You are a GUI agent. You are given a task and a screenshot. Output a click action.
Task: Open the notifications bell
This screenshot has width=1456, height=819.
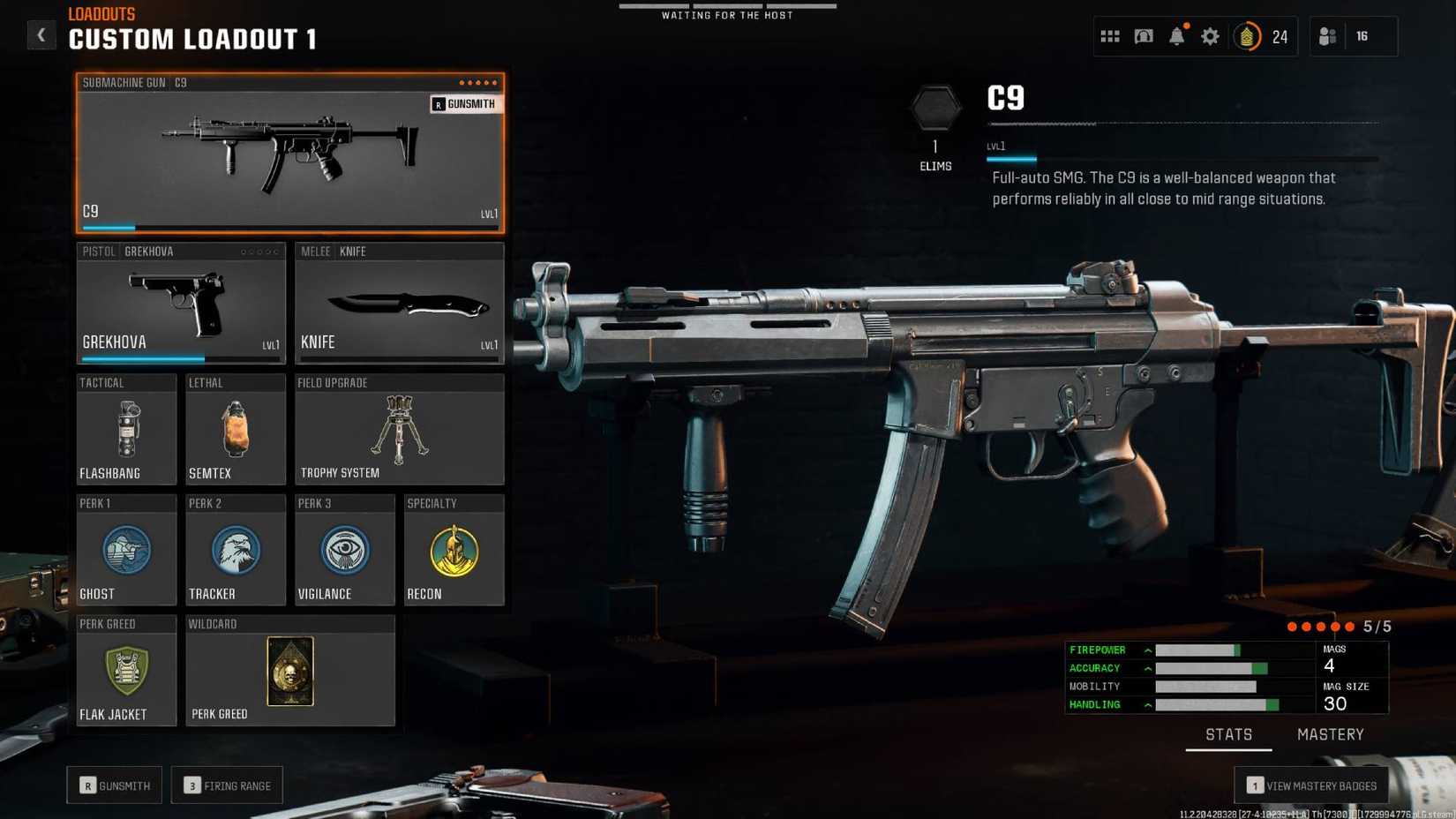1176,36
